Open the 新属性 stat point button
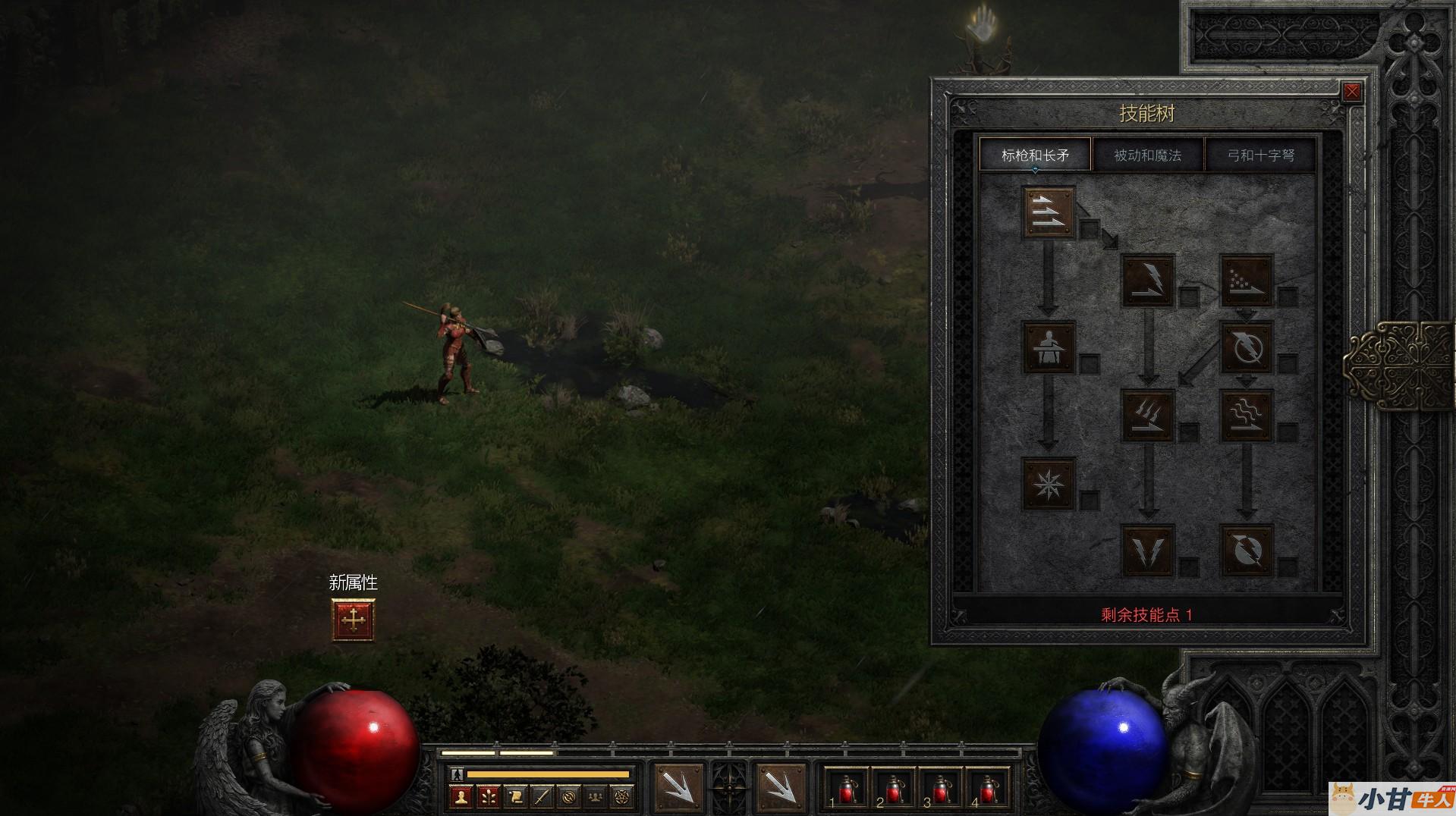Viewport: 1456px width, 816px height. tap(353, 620)
